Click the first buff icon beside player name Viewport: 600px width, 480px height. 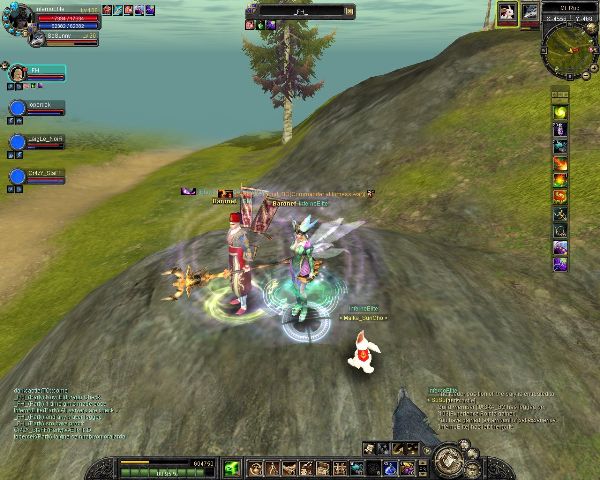click(107, 9)
